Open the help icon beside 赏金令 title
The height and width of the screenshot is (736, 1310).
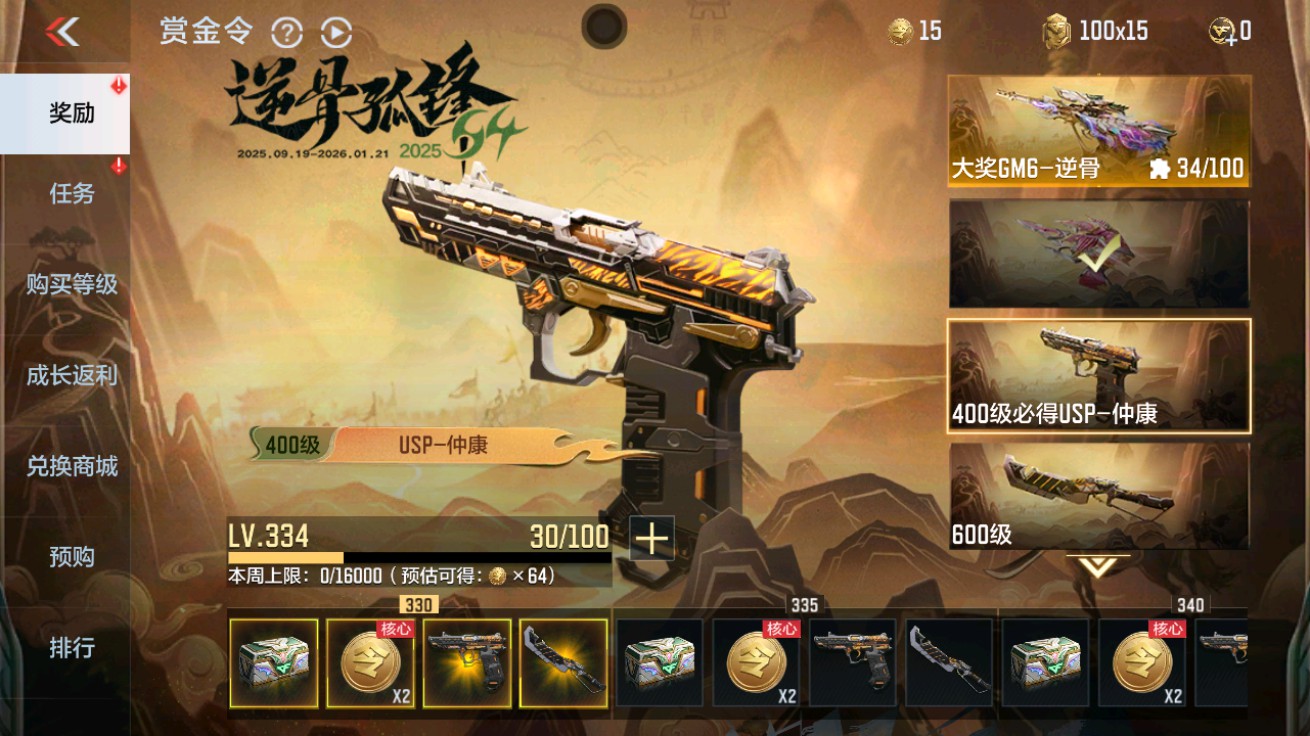click(x=288, y=33)
